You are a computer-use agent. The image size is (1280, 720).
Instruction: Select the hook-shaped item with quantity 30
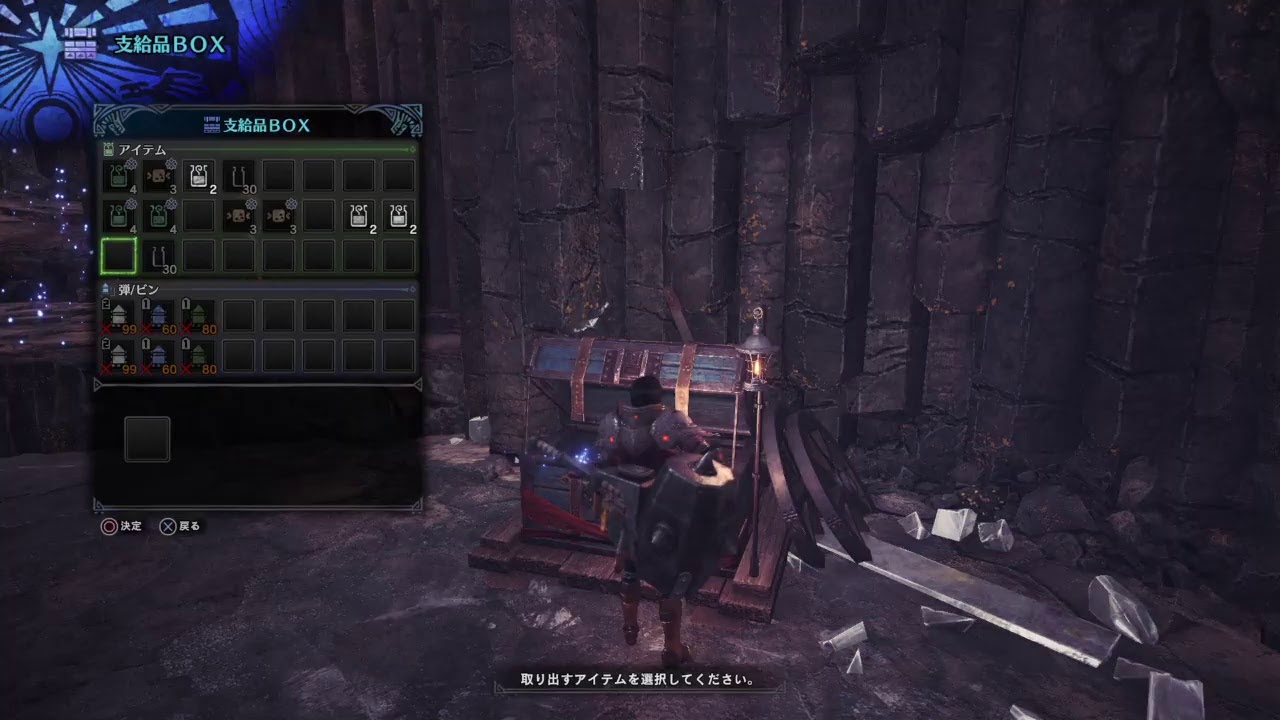click(x=239, y=173)
